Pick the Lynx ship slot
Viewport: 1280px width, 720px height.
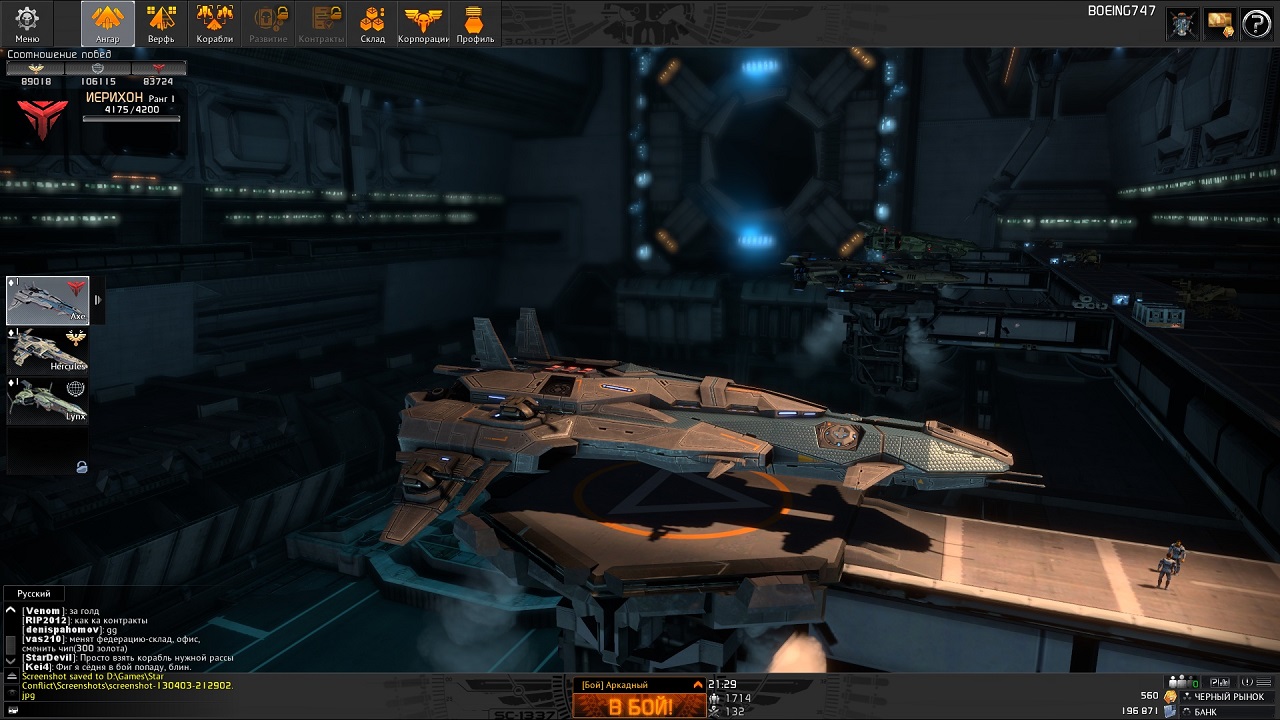(48, 400)
